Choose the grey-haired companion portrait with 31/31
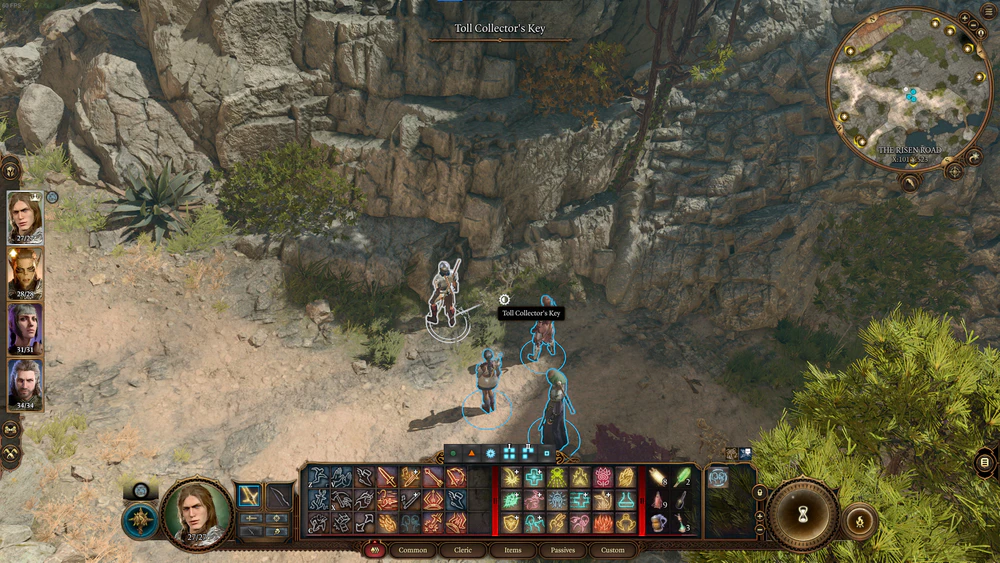The height and width of the screenshot is (563, 1000). tap(25, 328)
